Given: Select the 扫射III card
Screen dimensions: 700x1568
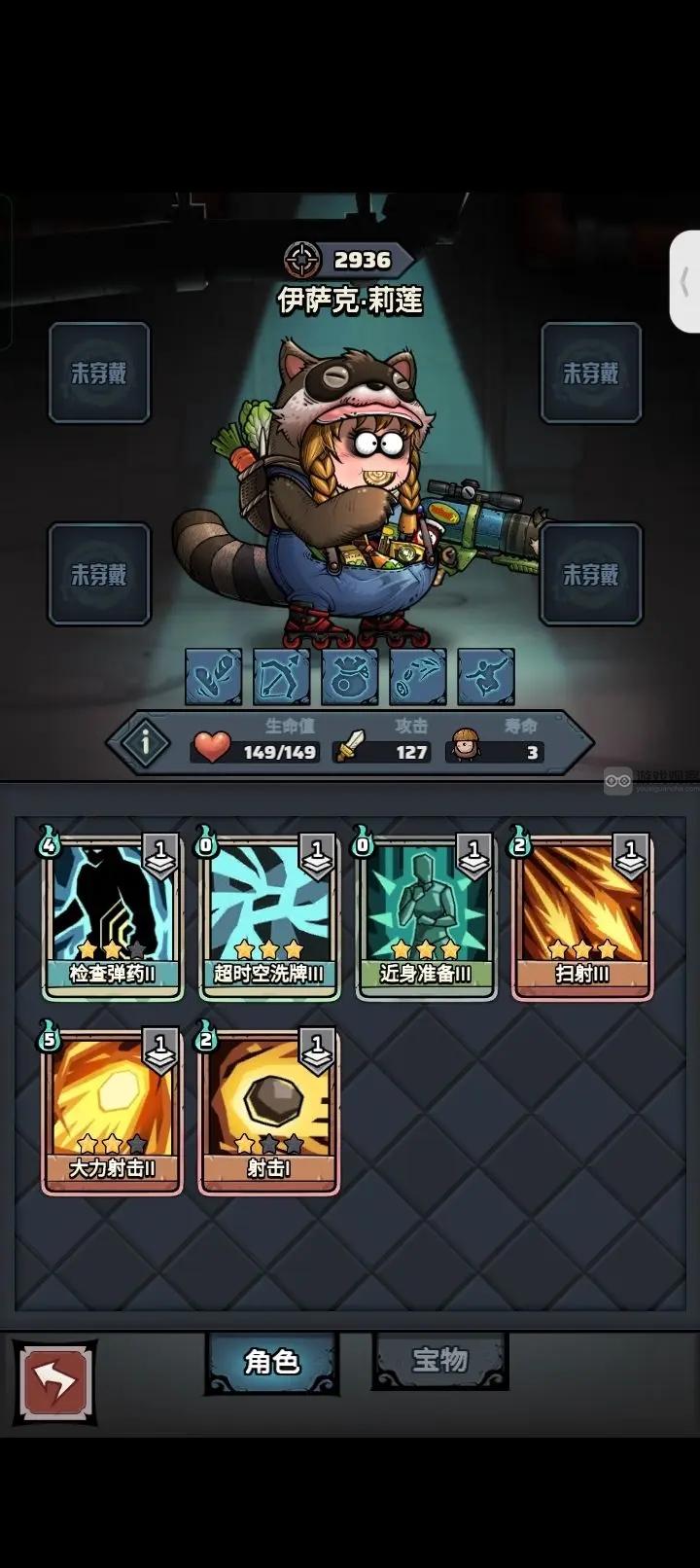Looking at the screenshot, I should (582, 914).
